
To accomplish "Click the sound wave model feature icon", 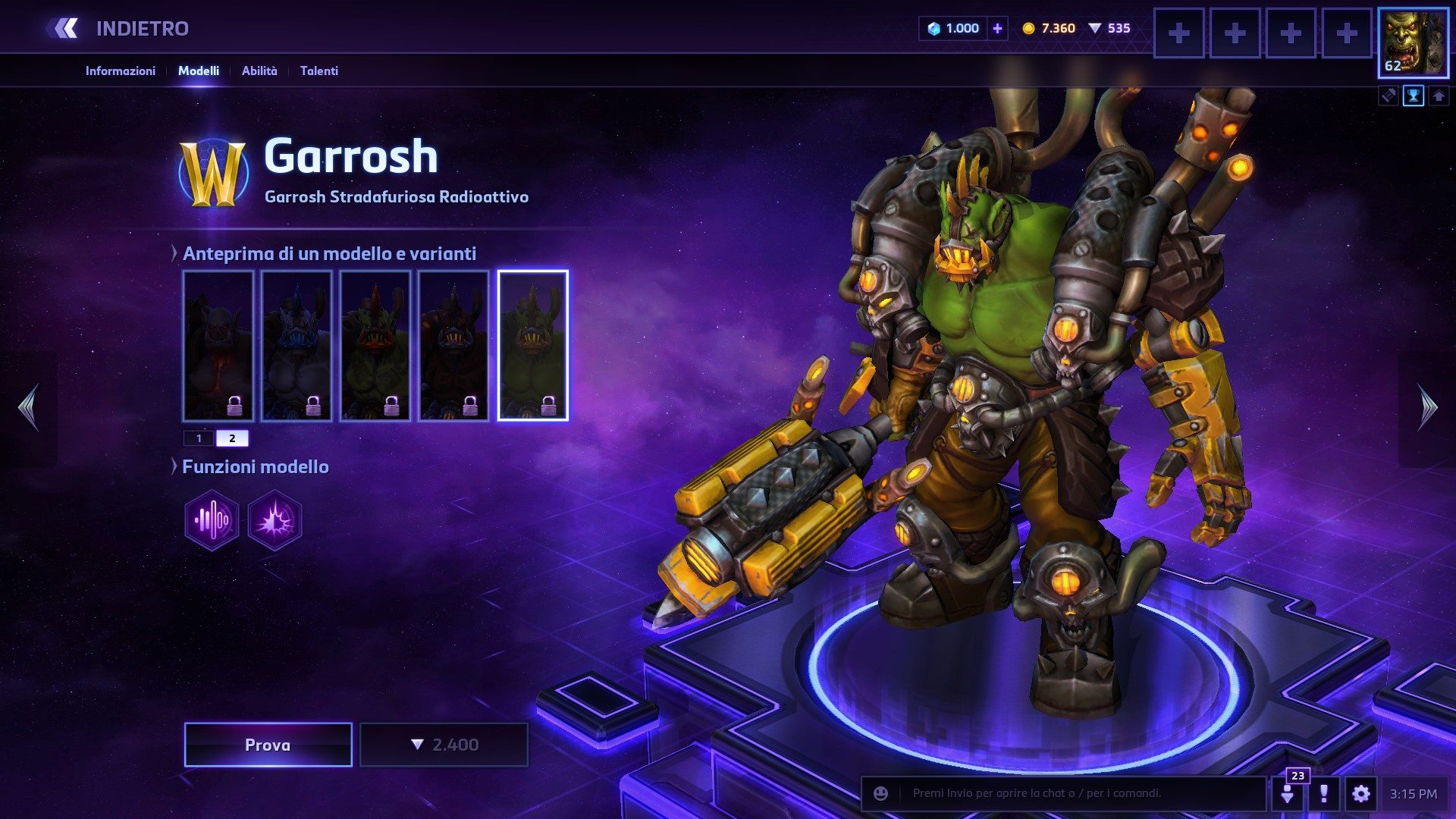I will pyautogui.click(x=212, y=520).
